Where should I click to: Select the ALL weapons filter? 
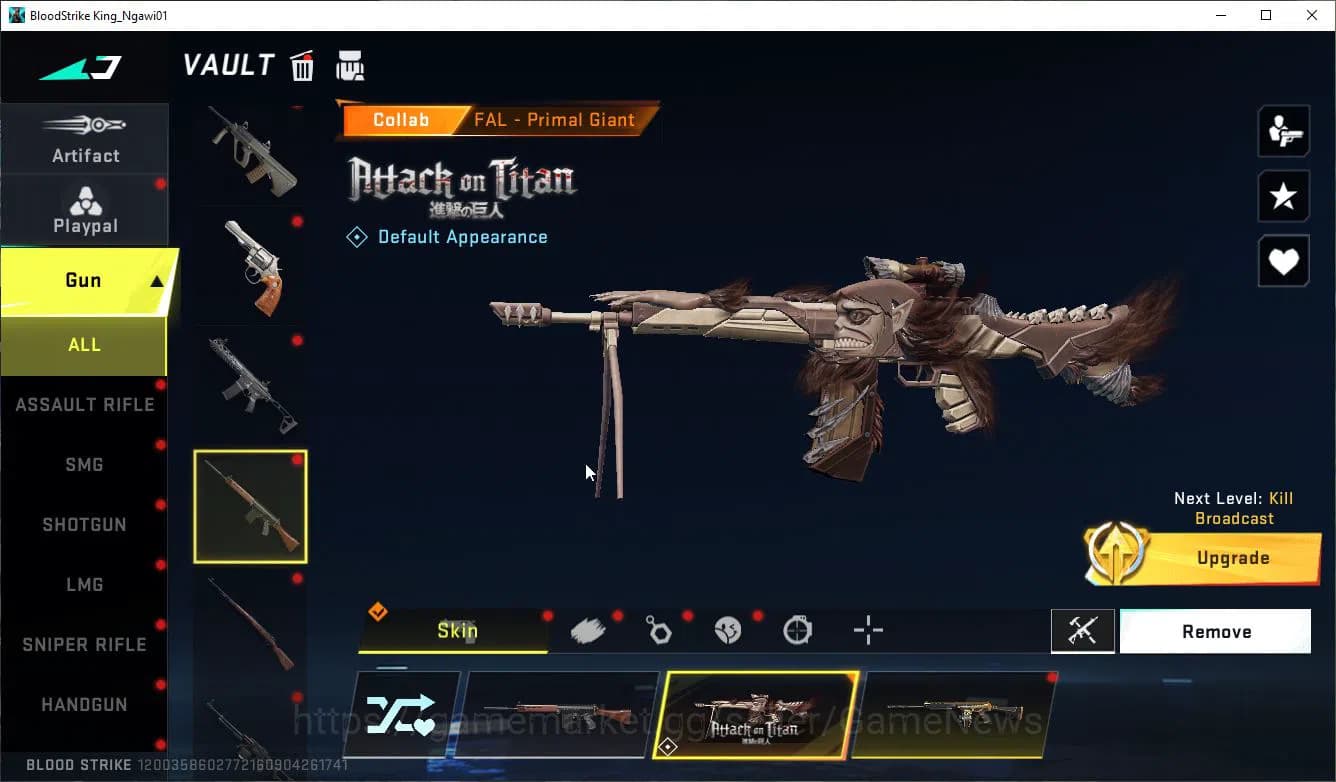point(84,344)
